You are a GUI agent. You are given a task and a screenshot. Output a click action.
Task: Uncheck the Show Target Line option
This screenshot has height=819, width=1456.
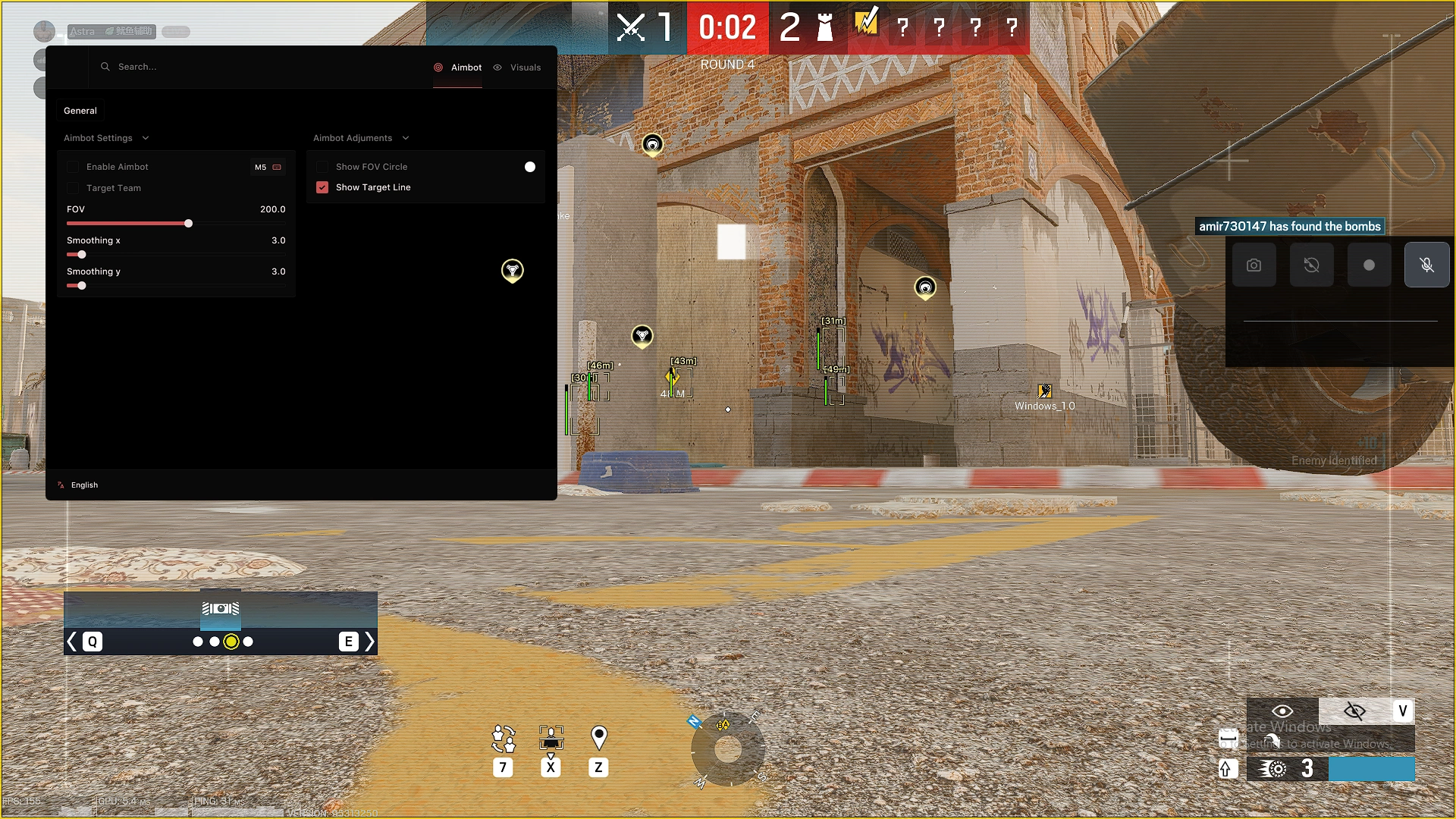[322, 187]
